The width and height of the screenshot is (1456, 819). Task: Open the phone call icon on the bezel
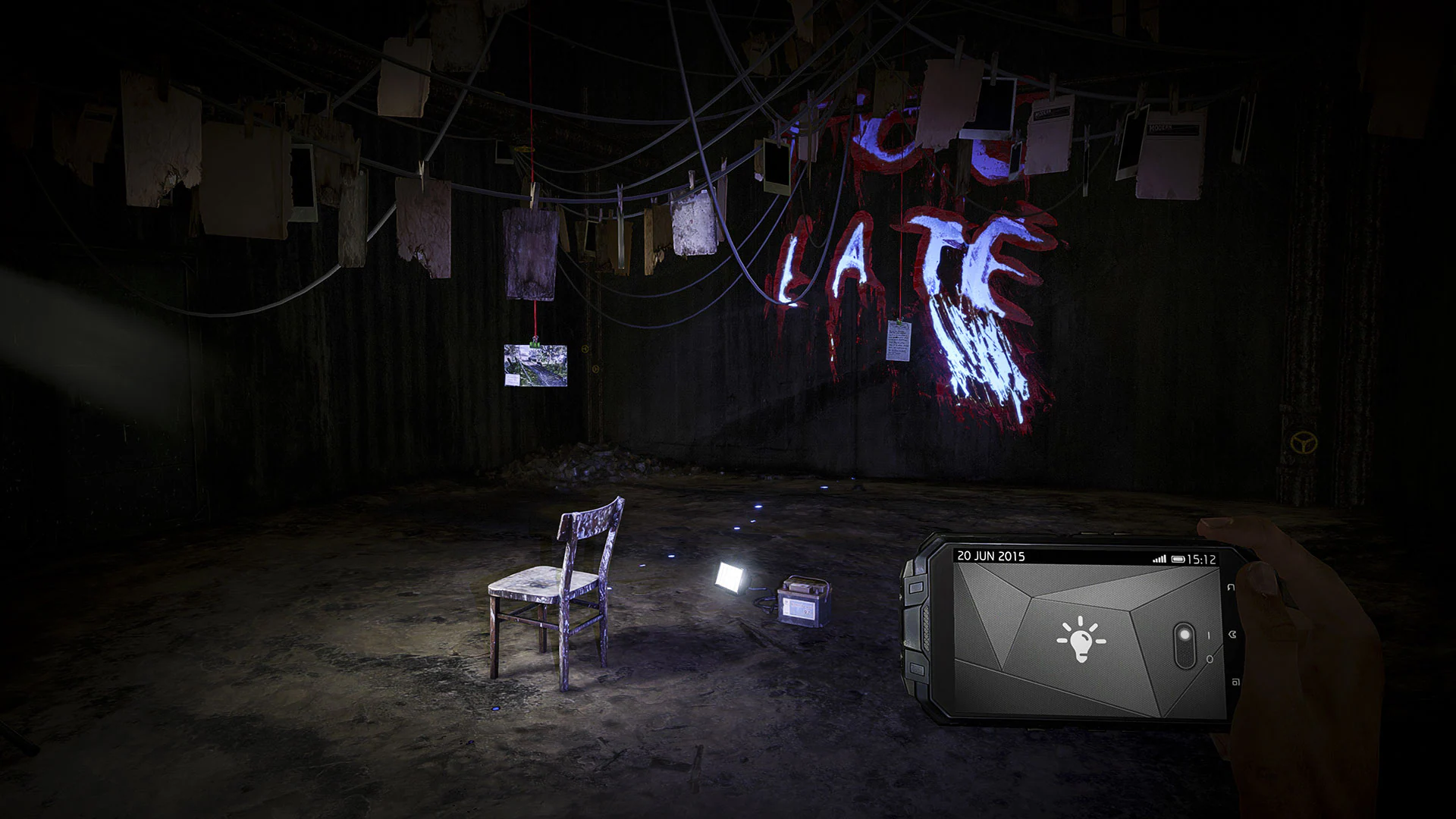click(x=1232, y=634)
